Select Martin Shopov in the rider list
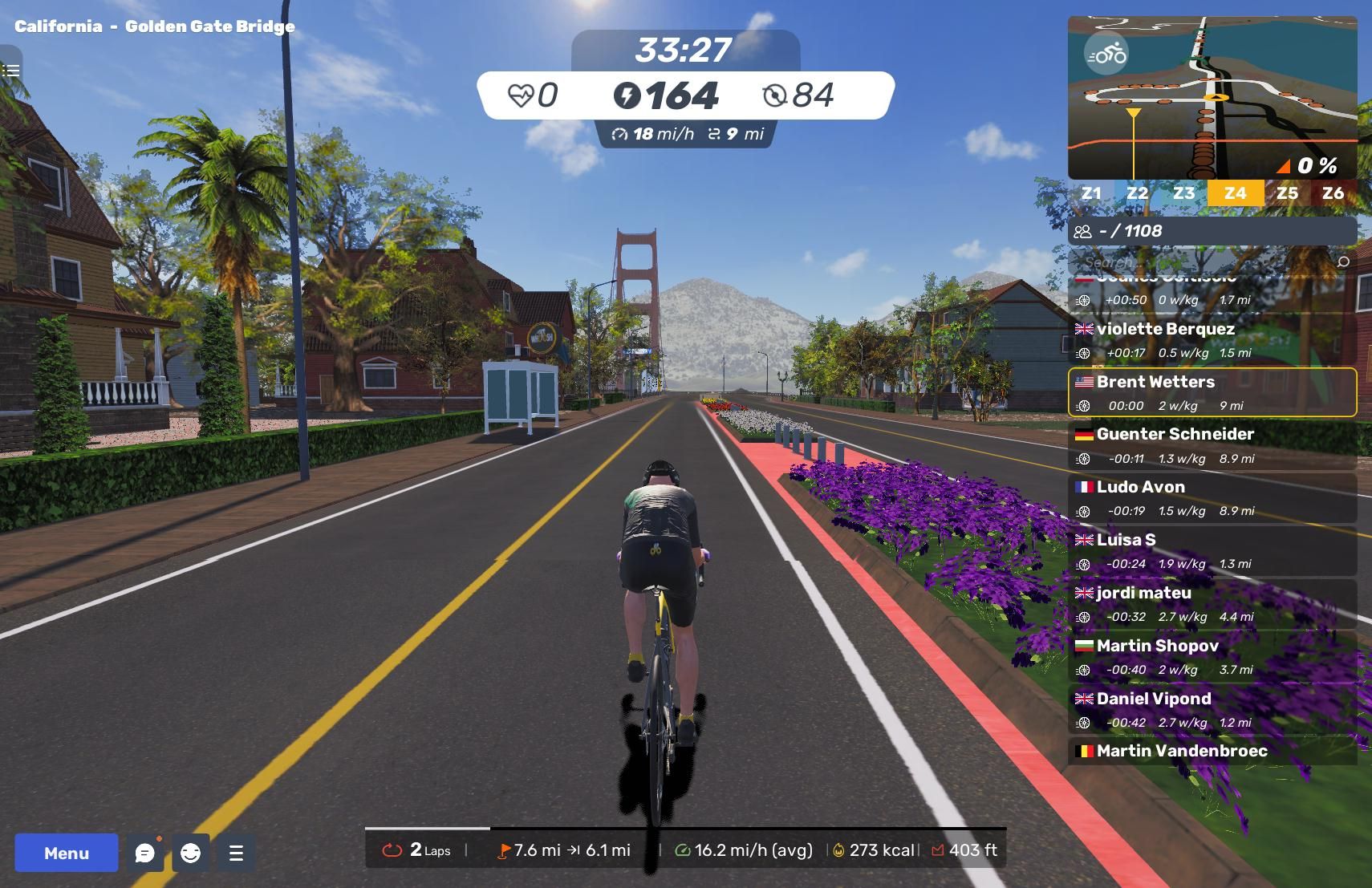 pyautogui.click(x=1212, y=657)
